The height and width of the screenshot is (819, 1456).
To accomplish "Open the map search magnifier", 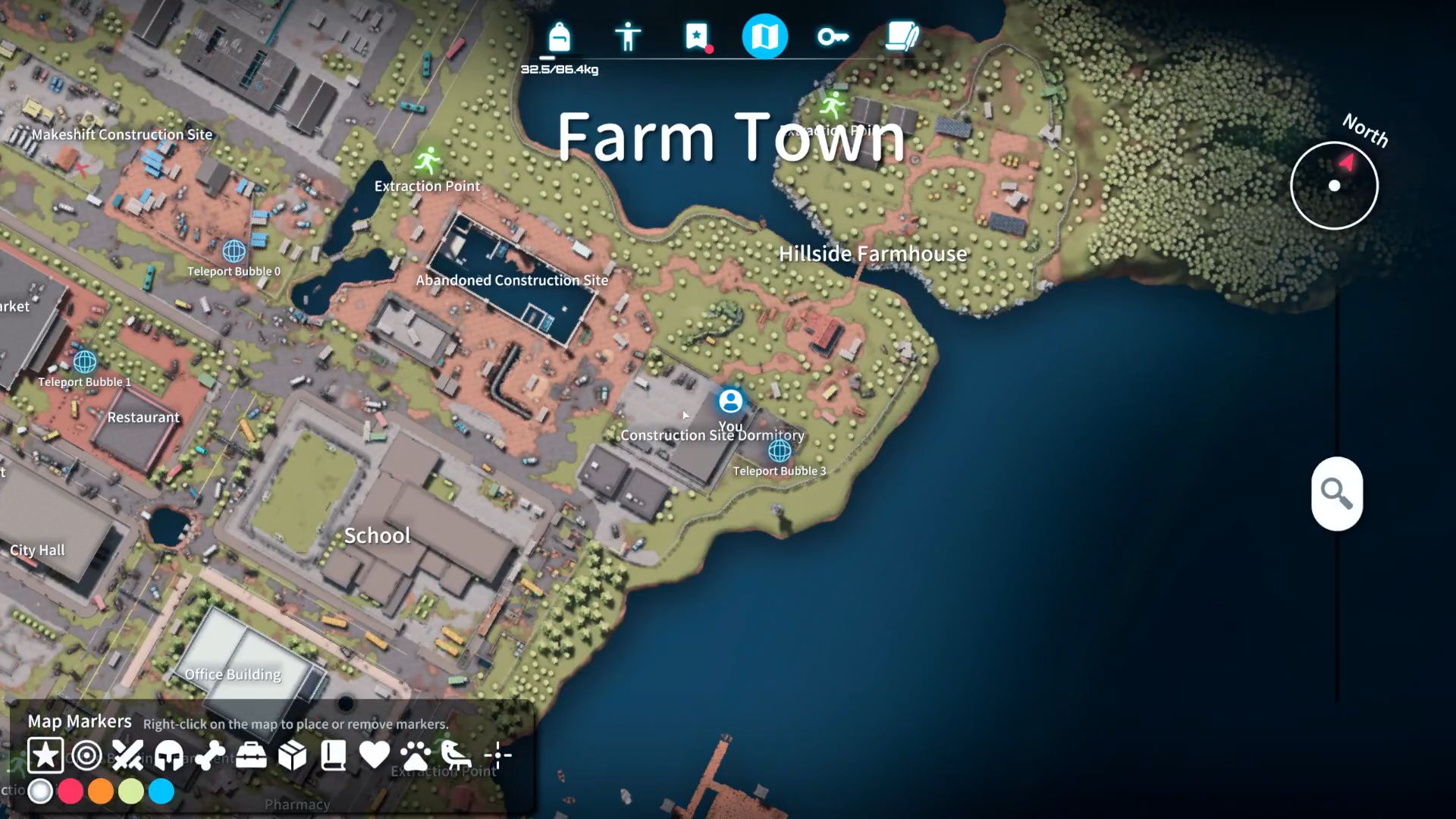I will (x=1337, y=494).
